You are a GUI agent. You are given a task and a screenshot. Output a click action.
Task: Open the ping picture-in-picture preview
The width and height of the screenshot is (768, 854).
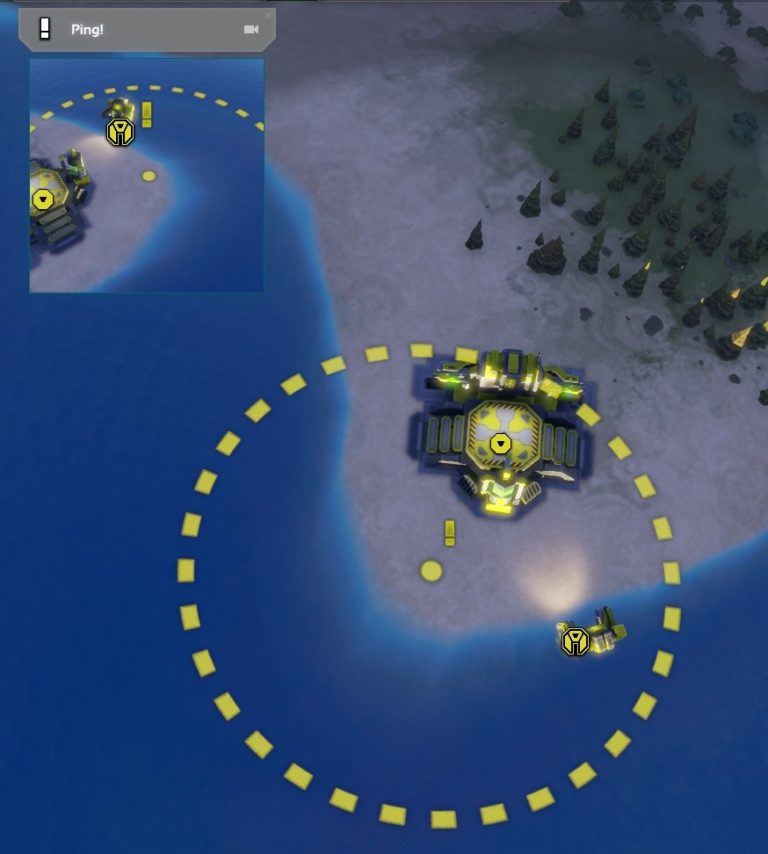pyautogui.click(x=146, y=175)
